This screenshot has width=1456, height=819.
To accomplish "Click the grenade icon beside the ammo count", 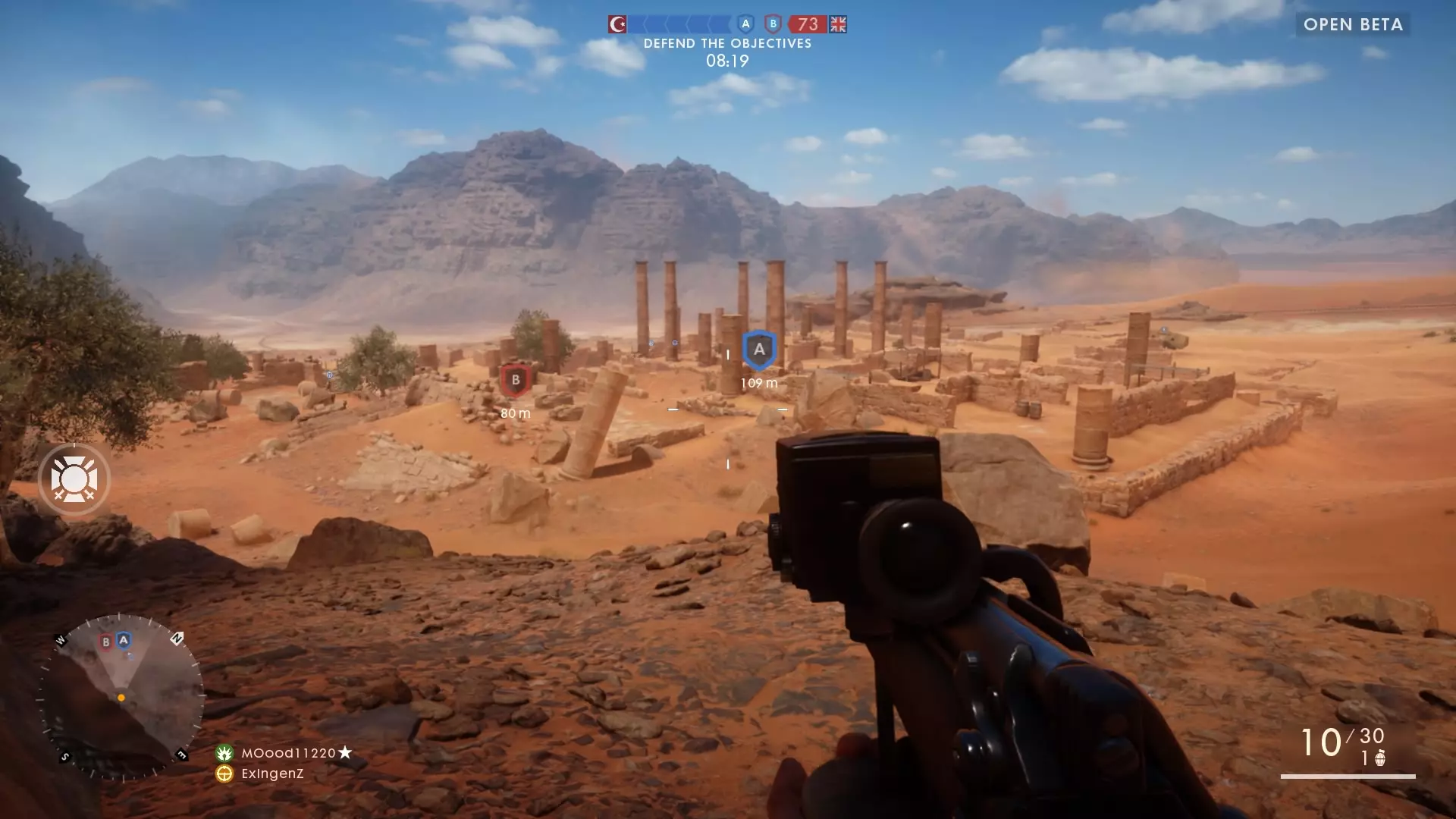I will [1380, 758].
